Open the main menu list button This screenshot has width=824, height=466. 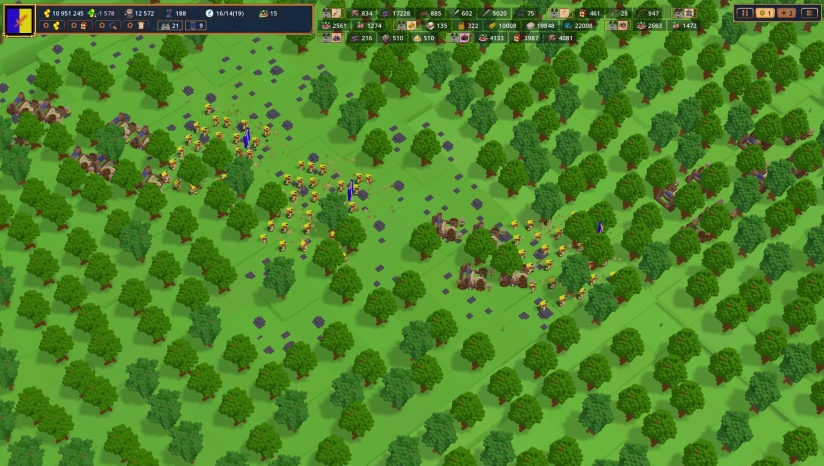pos(808,13)
